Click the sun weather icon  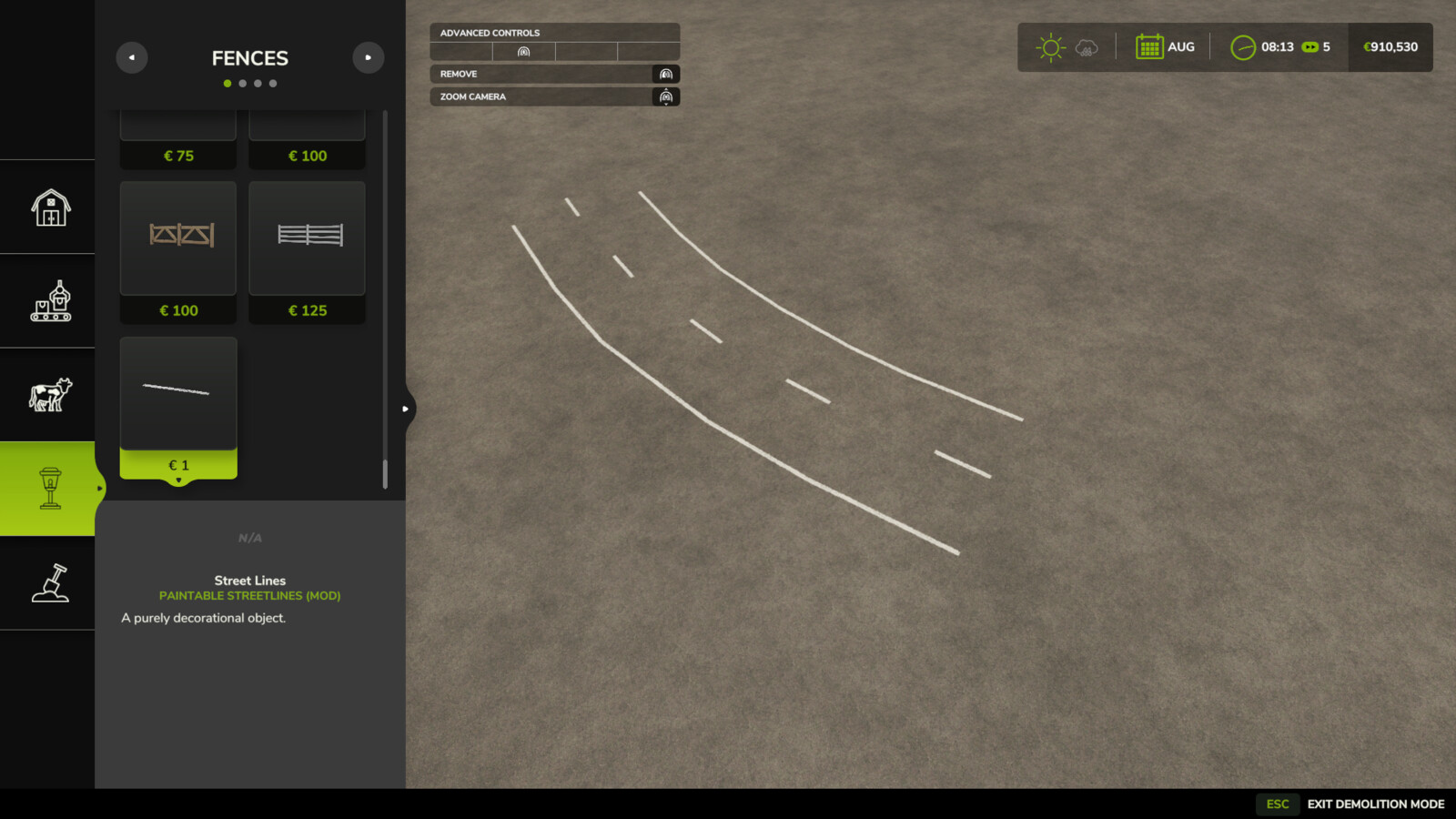tap(1050, 45)
